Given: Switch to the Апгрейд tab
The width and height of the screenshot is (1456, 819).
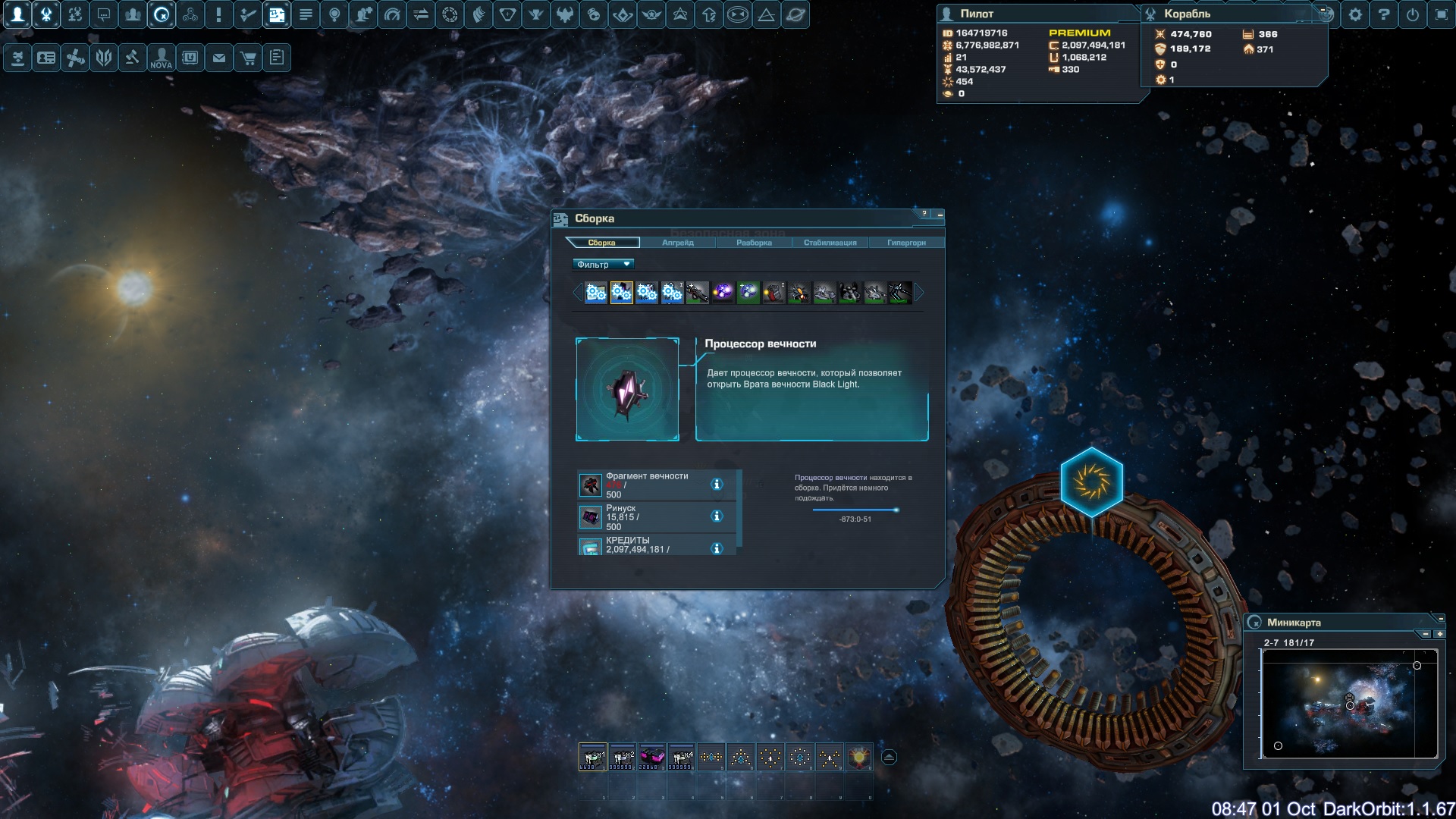Looking at the screenshot, I should coord(677,243).
